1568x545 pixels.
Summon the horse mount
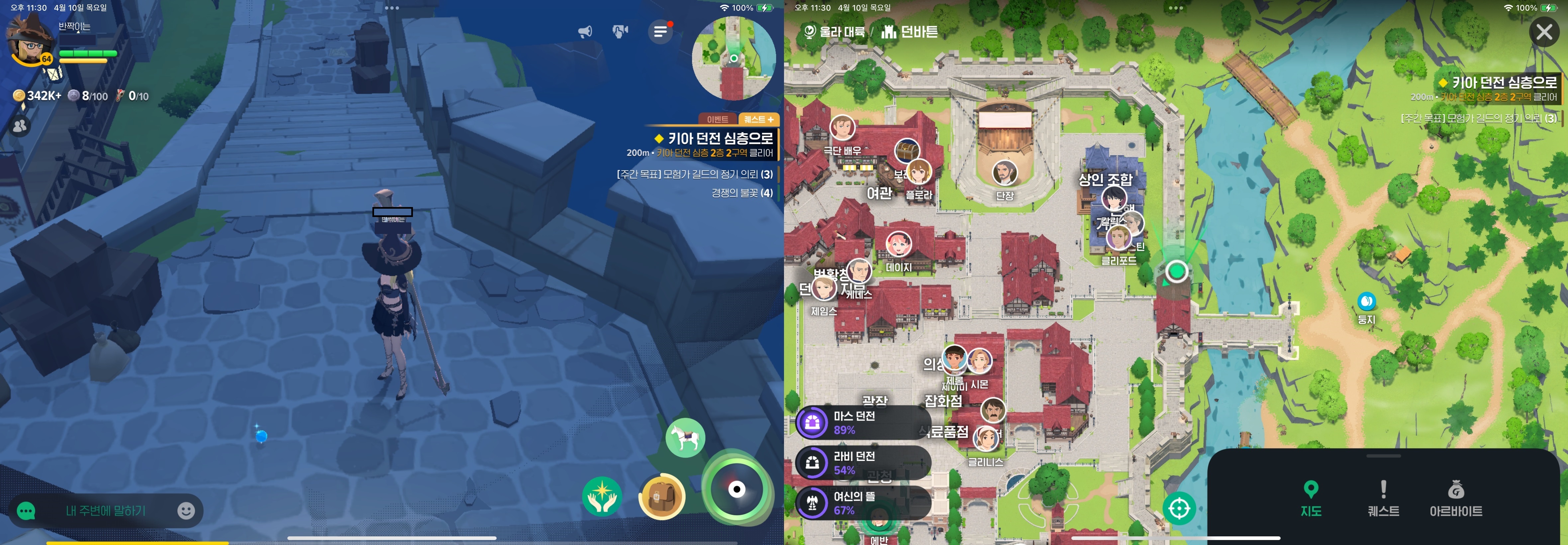[x=685, y=437]
